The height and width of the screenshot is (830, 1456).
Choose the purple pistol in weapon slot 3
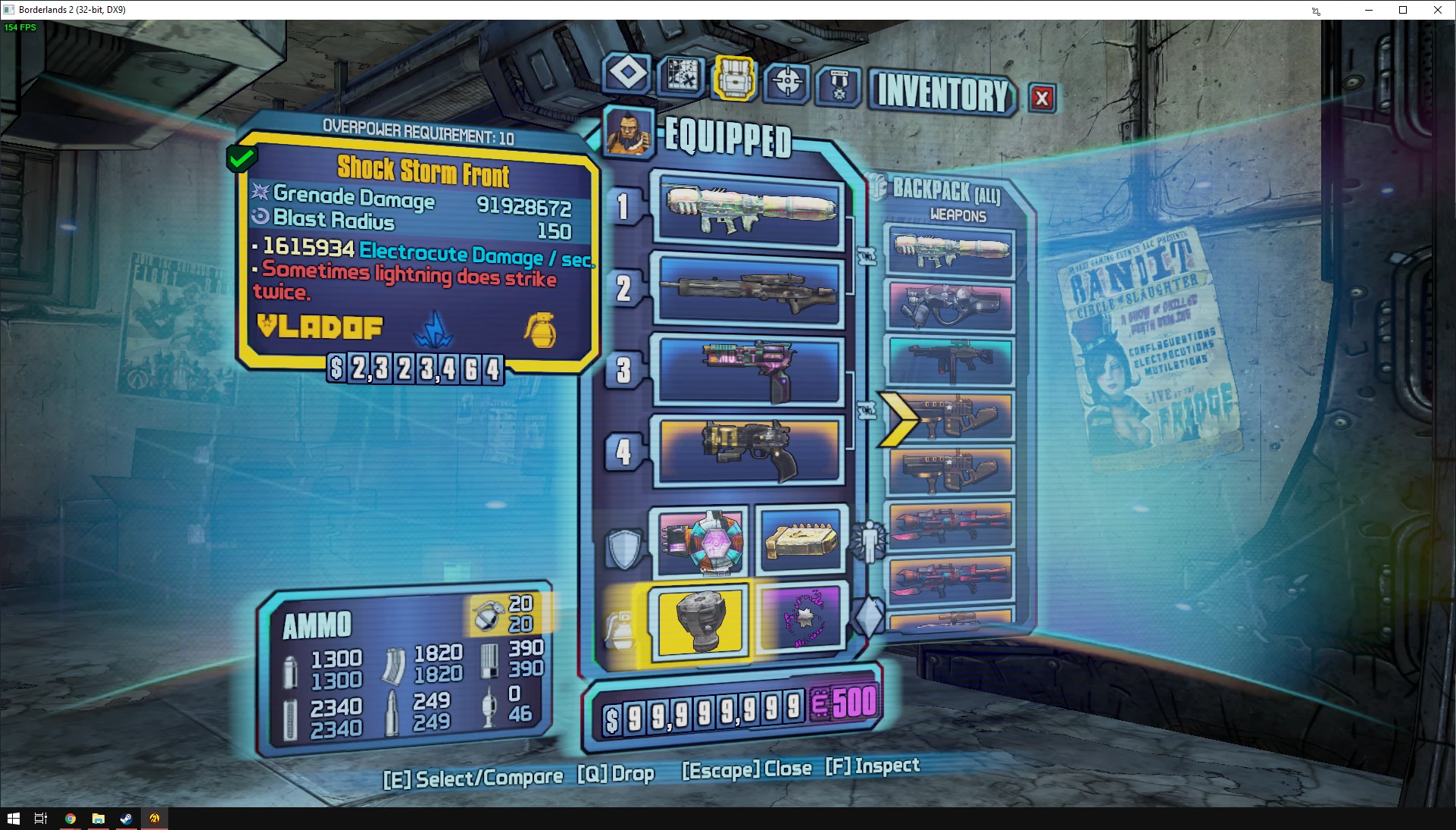750,370
